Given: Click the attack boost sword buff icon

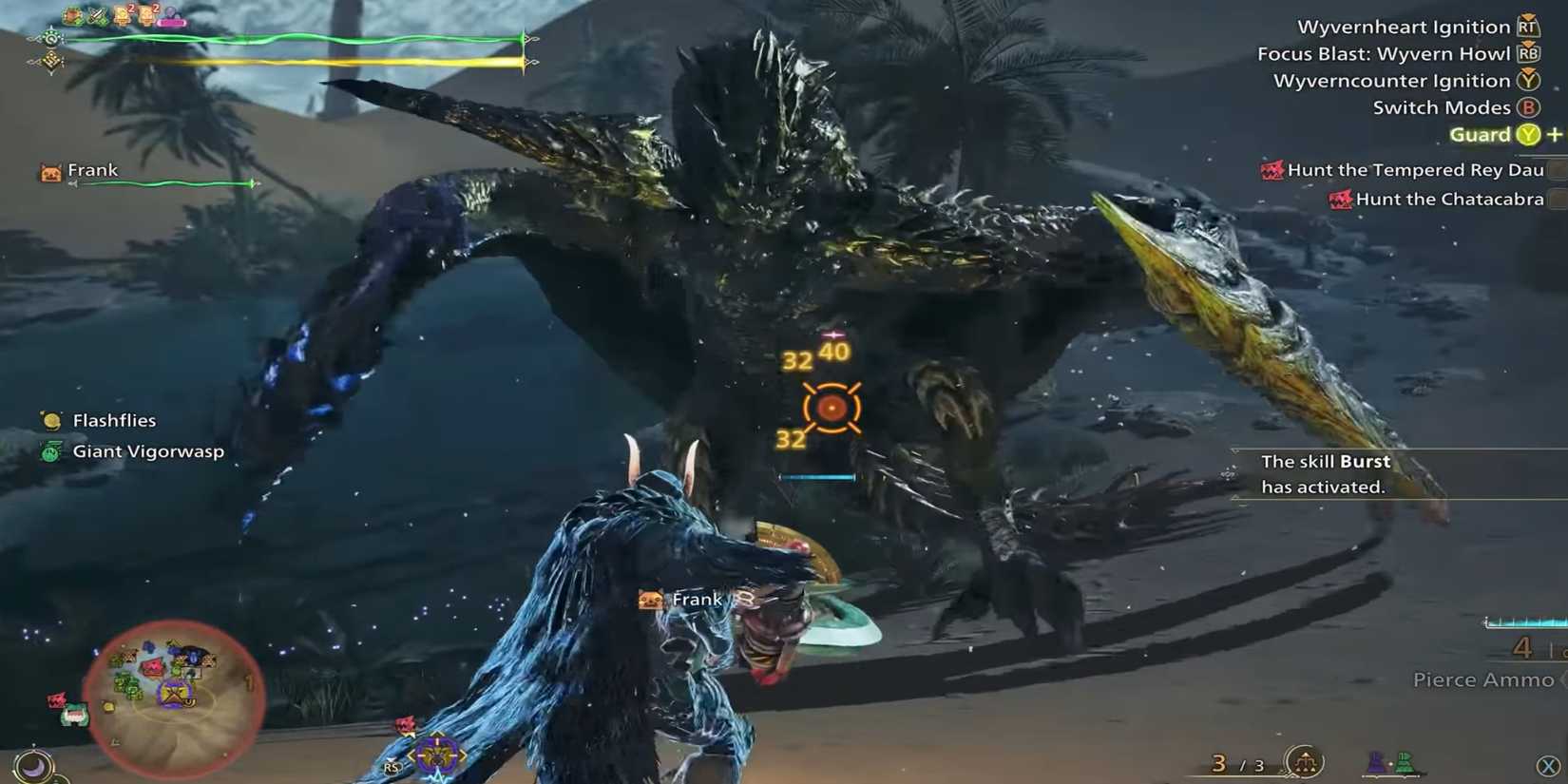Looking at the screenshot, I should pos(96,14).
